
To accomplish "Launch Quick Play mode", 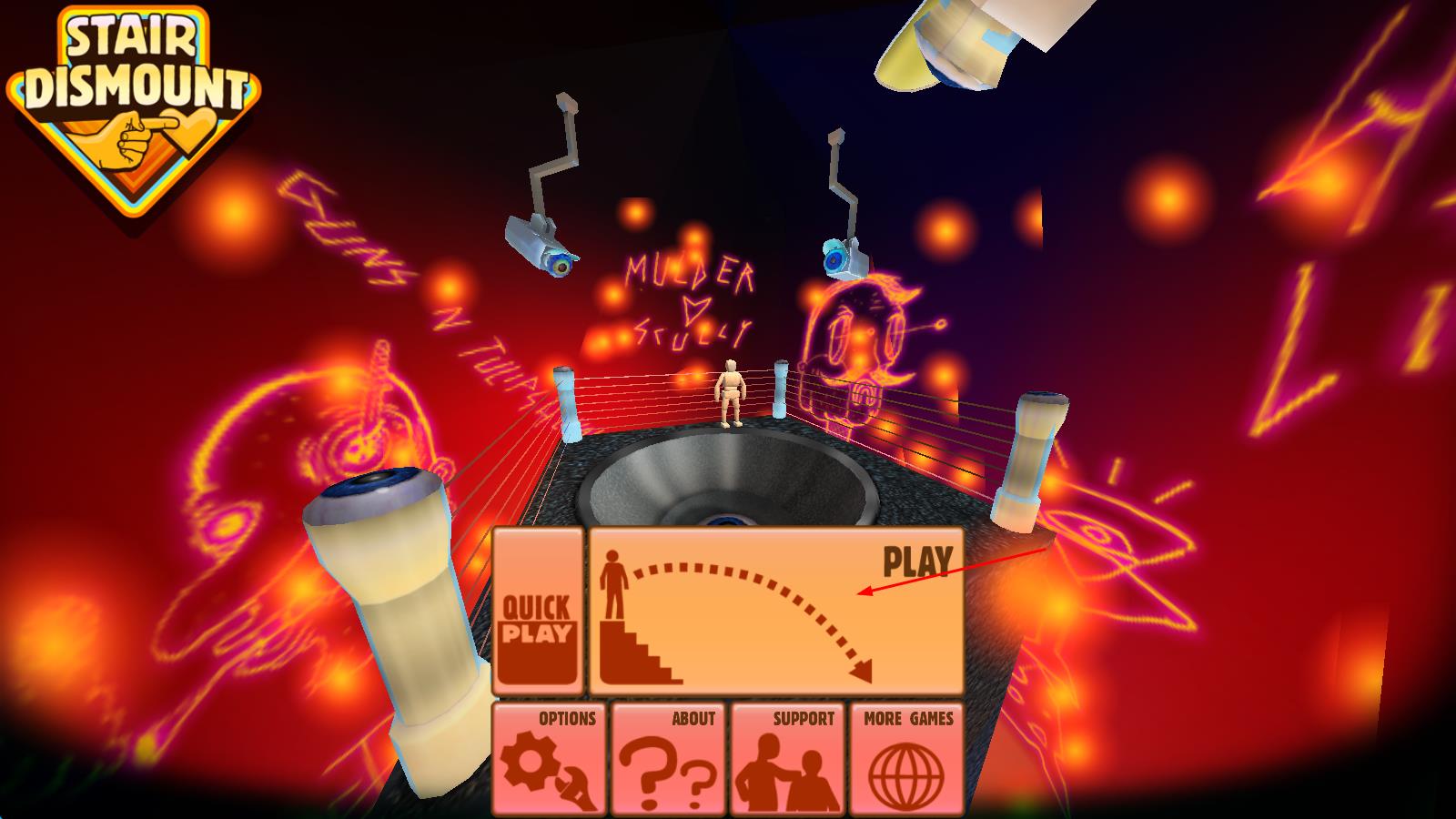I will coord(538,612).
